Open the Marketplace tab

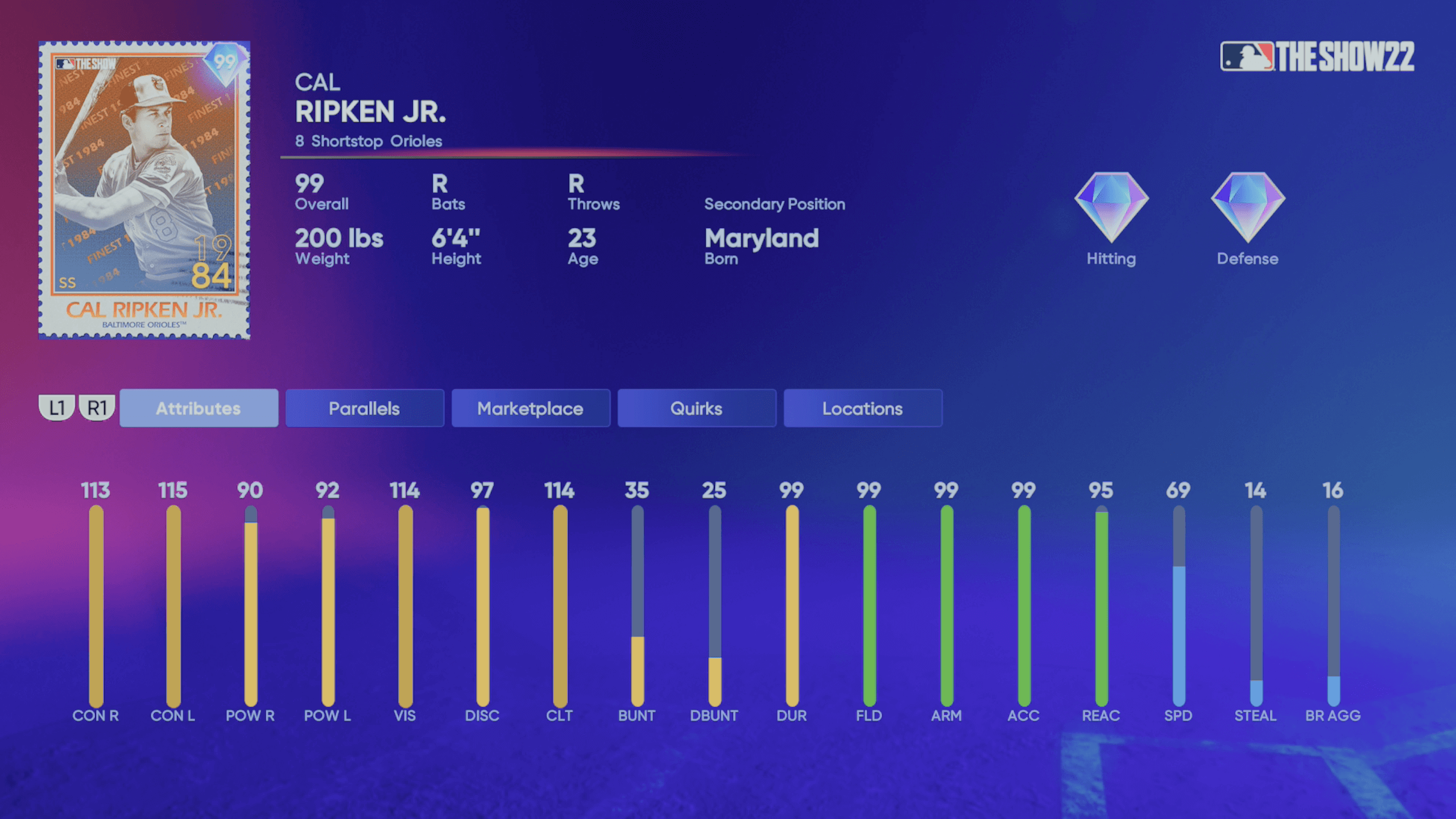click(x=530, y=408)
